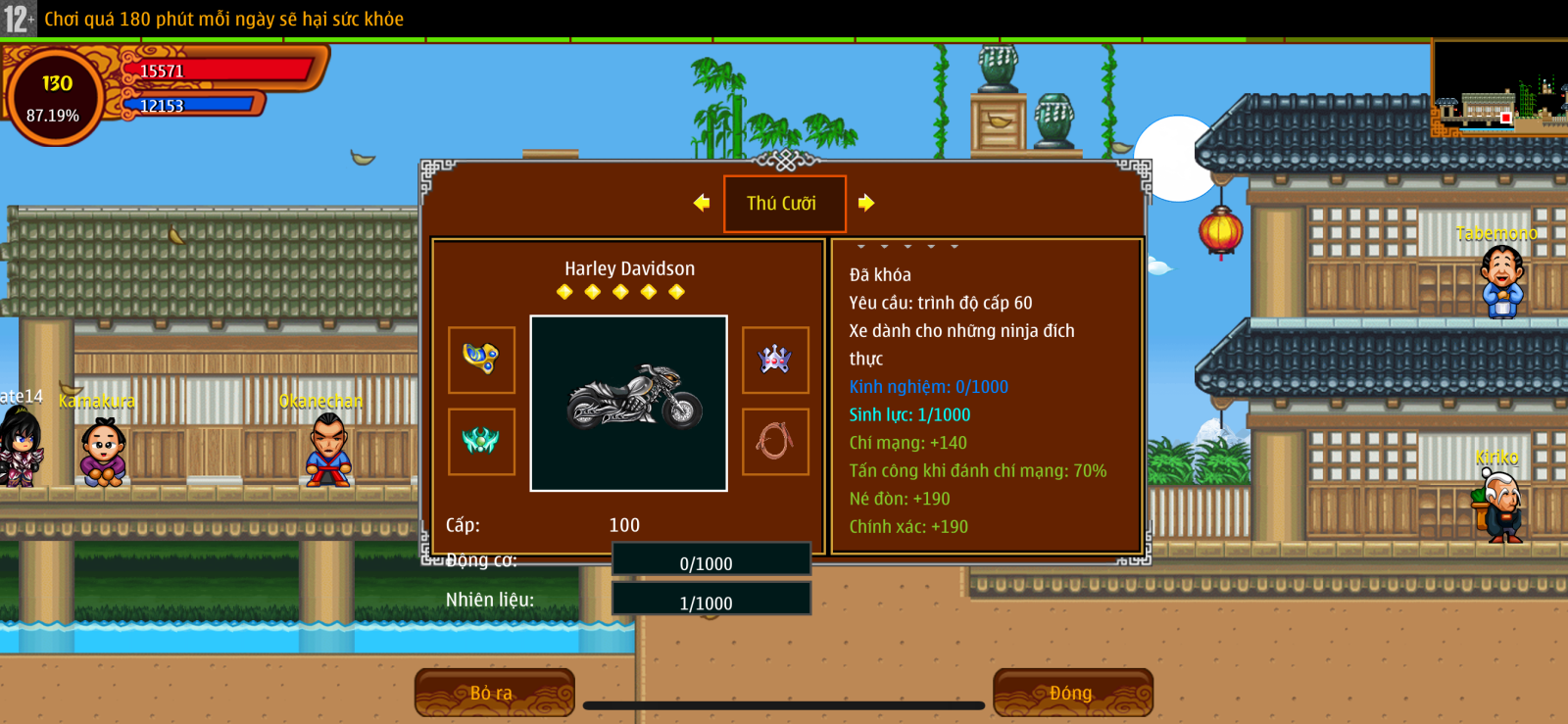This screenshot has width=1568, height=724.
Task: Open the level 130 character portrait
Action: 55,97
